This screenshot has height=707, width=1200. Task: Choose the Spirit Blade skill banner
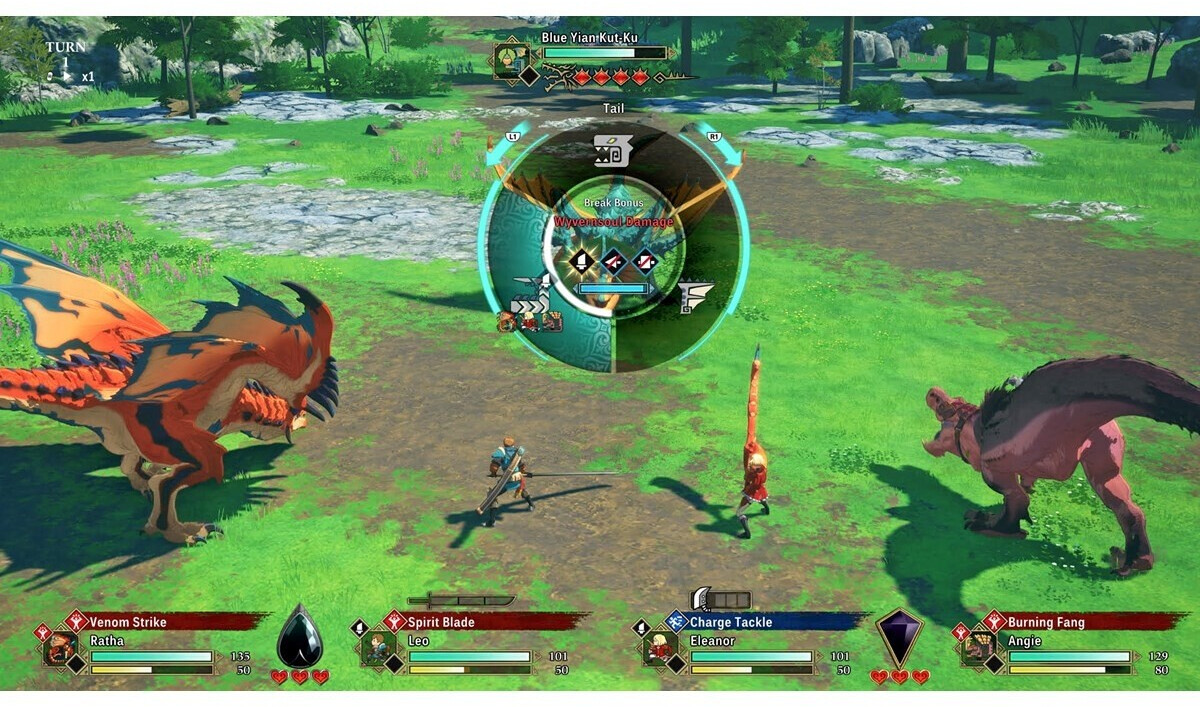point(484,622)
